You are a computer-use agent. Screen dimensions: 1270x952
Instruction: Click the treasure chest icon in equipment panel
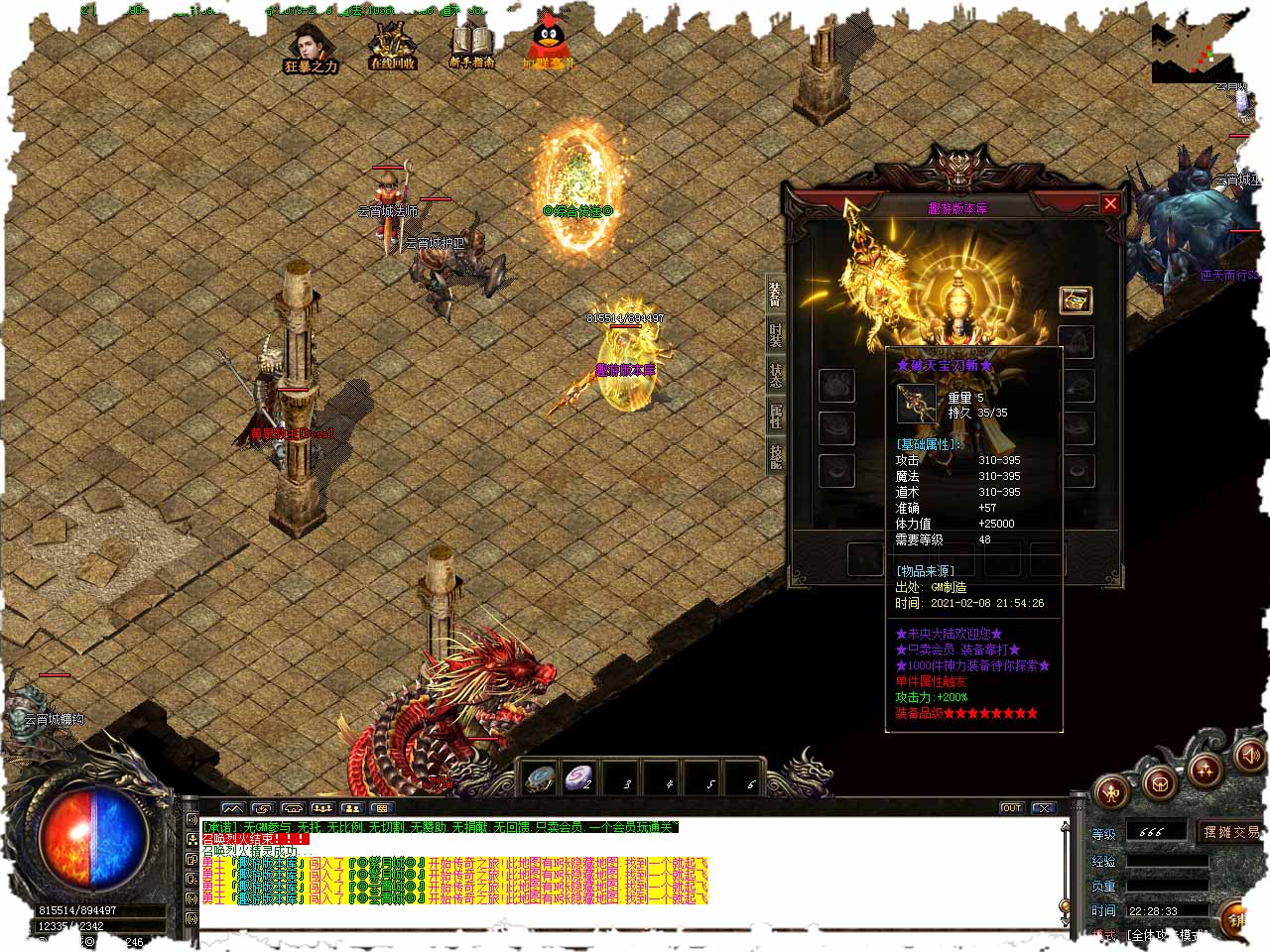coord(1076,299)
